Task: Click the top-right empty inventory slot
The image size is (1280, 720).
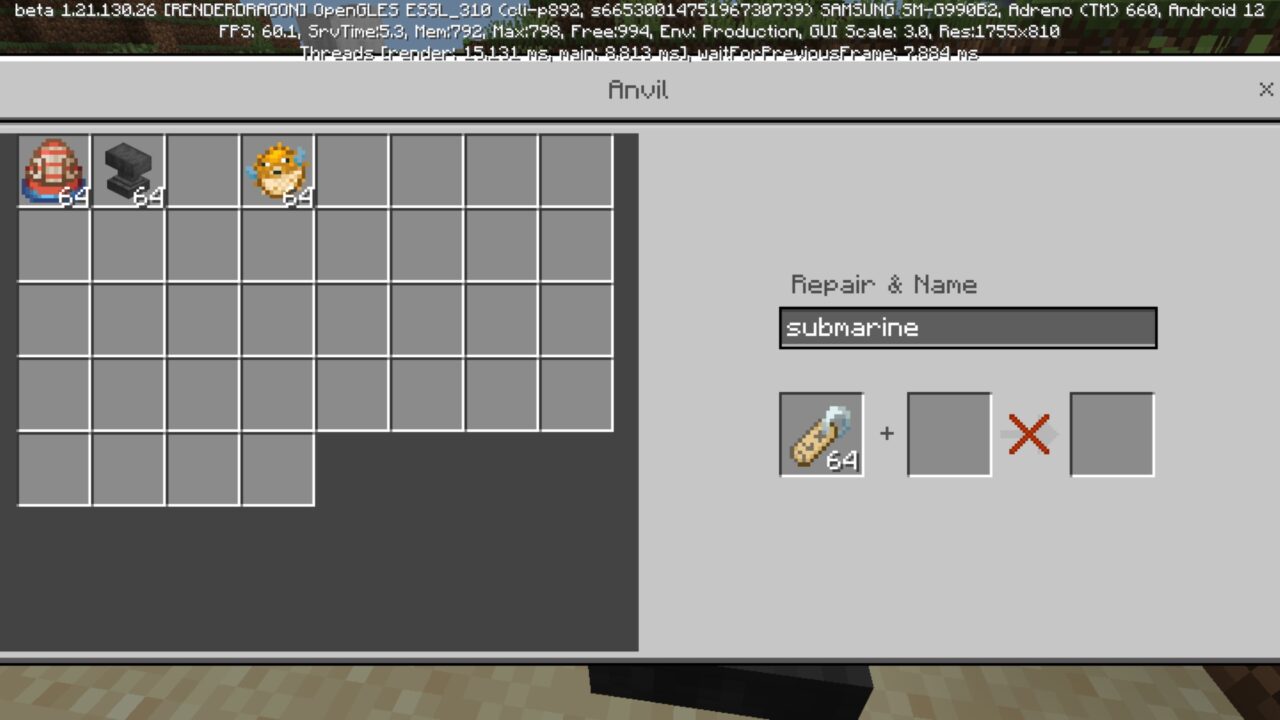Action: [x=577, y=170]
